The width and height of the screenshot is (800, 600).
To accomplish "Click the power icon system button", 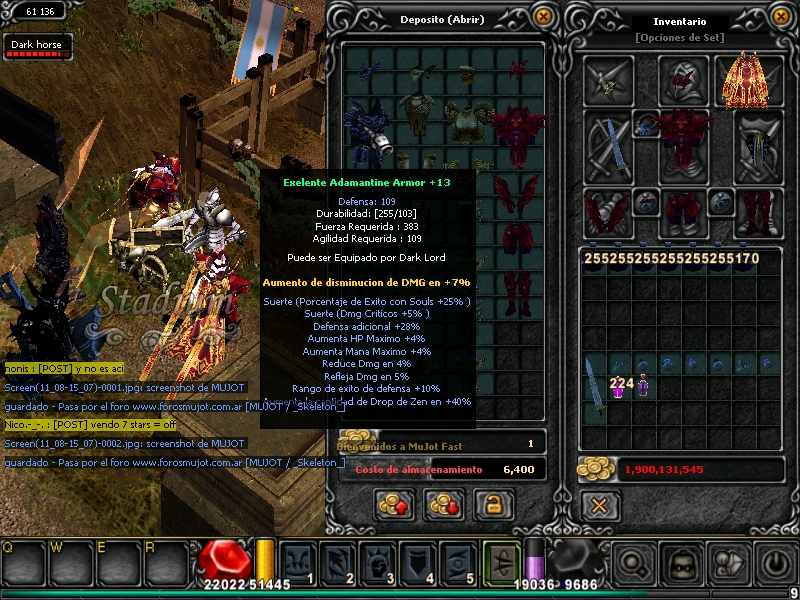I will [775, 564].
